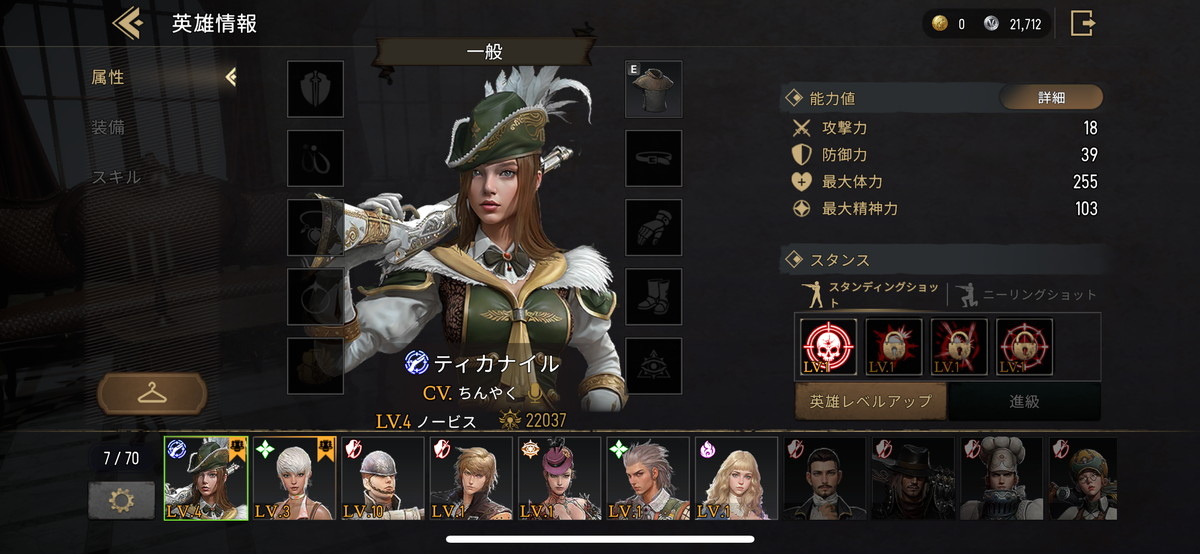Open the costume hanger button
The height and width of the screenshot is (554, 1200).
coord(152,393)
